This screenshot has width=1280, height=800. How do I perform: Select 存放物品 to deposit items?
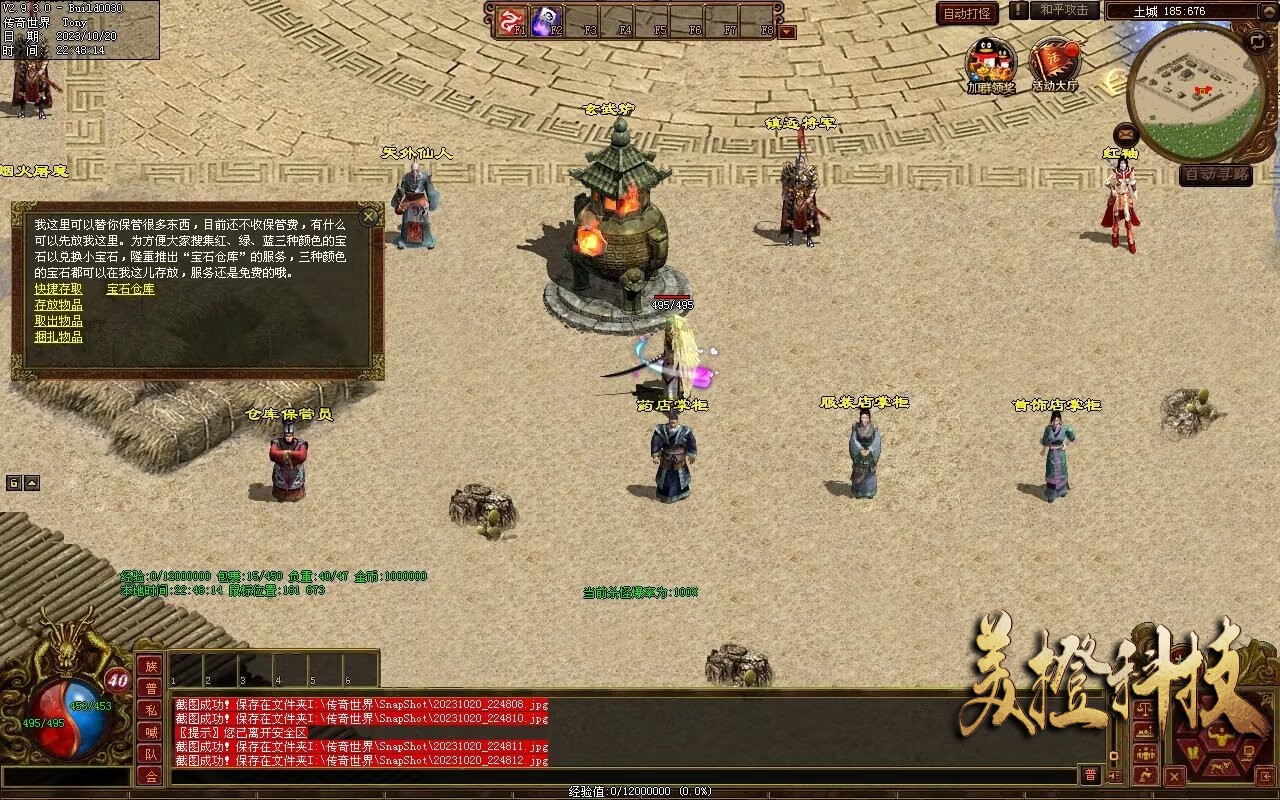click(59, 305)
